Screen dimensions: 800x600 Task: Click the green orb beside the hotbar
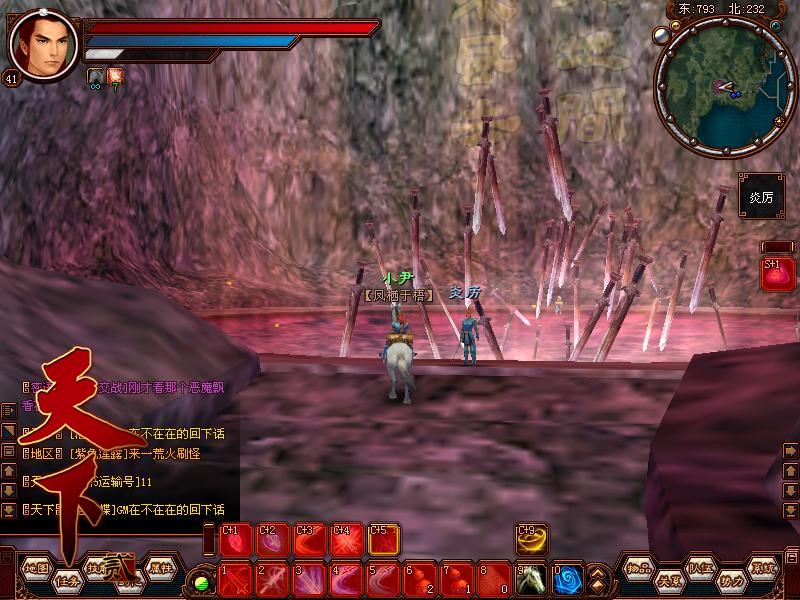coord(203,581)
